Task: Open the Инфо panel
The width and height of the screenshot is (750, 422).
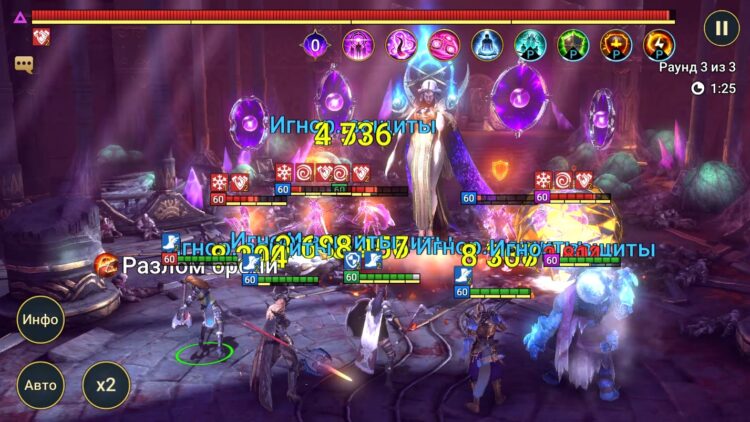Action: (x=40, y=321)
